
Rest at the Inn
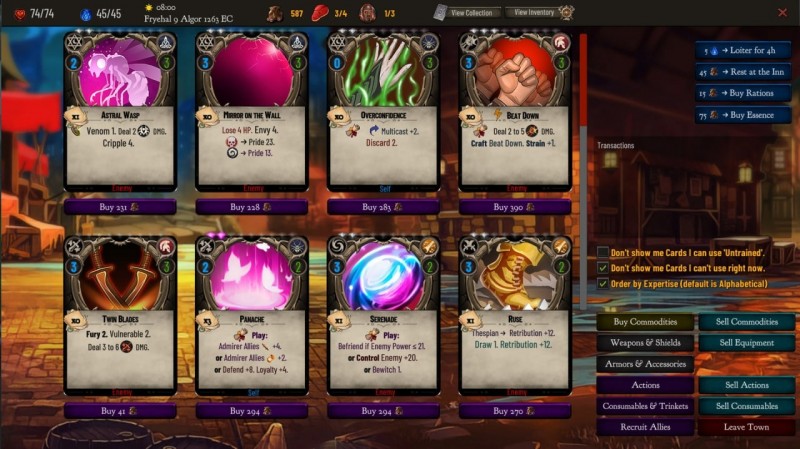(x=744, y=72)
